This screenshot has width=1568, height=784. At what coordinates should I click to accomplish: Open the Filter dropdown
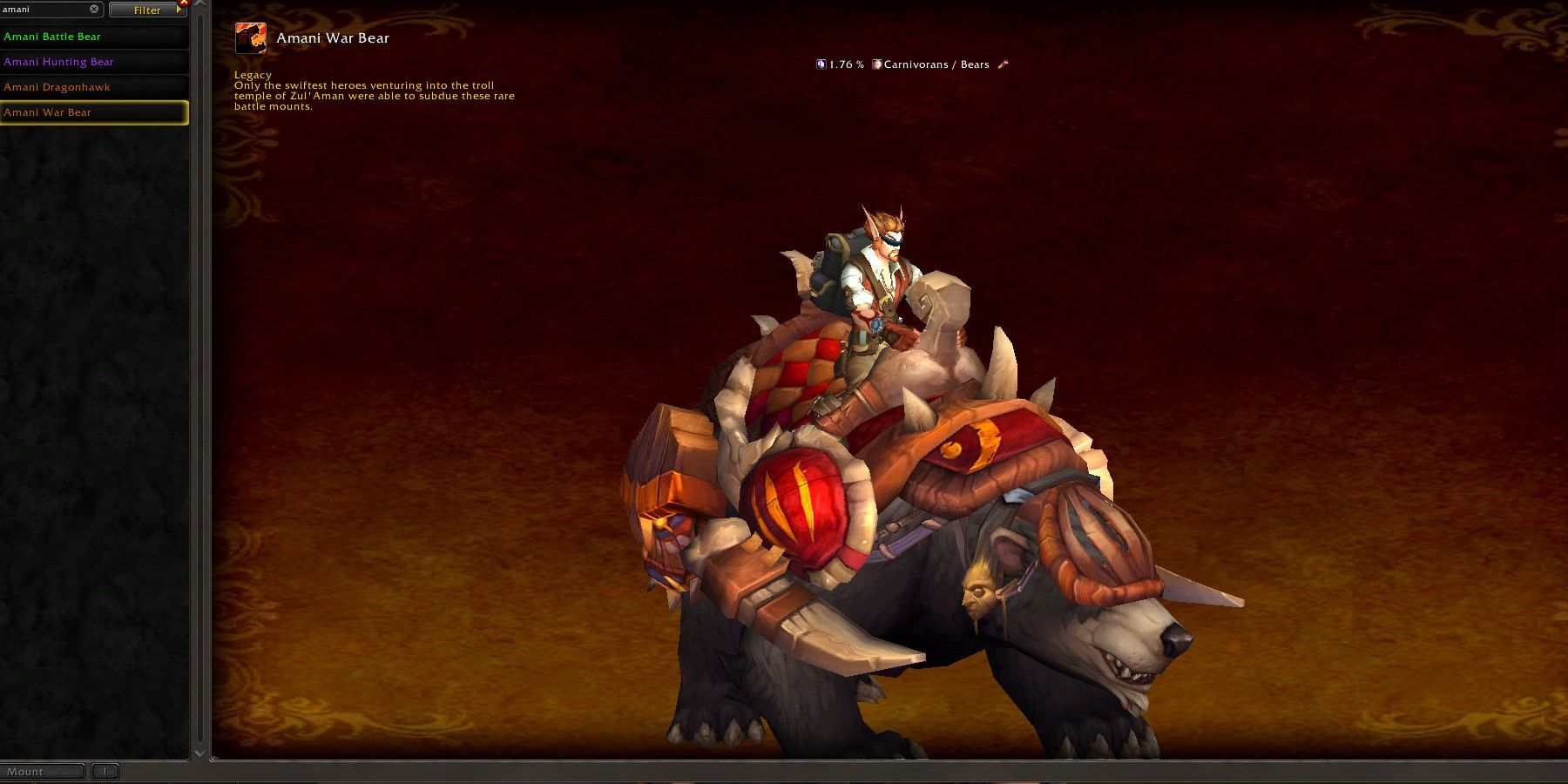point(145,10)
